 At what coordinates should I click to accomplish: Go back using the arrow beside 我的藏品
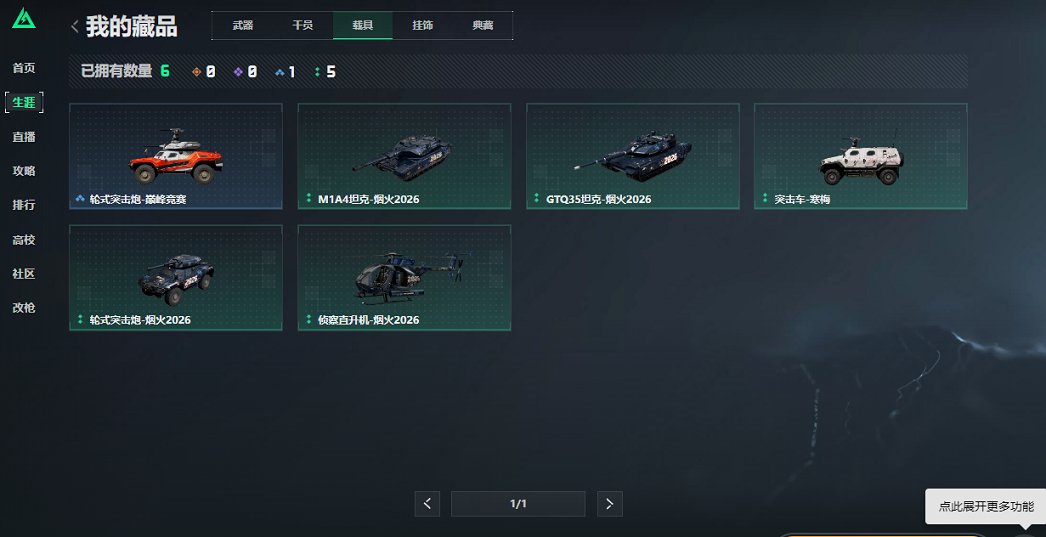click(x=75, y=27)
